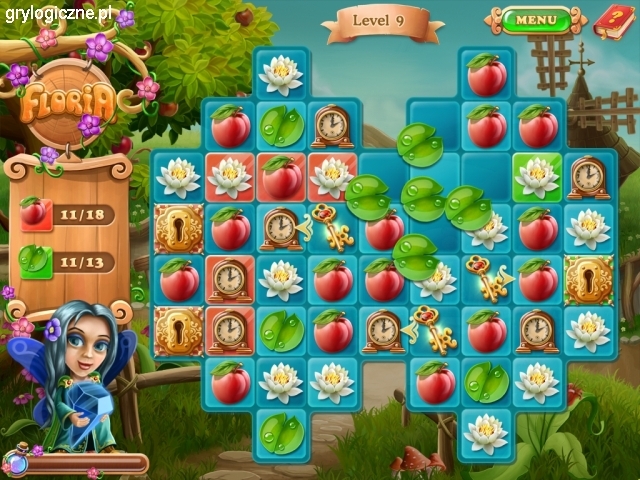This screenshot has height=480, width=640.
Task: Pick the apple on the red tile
Action: click(x=282, y=177)
